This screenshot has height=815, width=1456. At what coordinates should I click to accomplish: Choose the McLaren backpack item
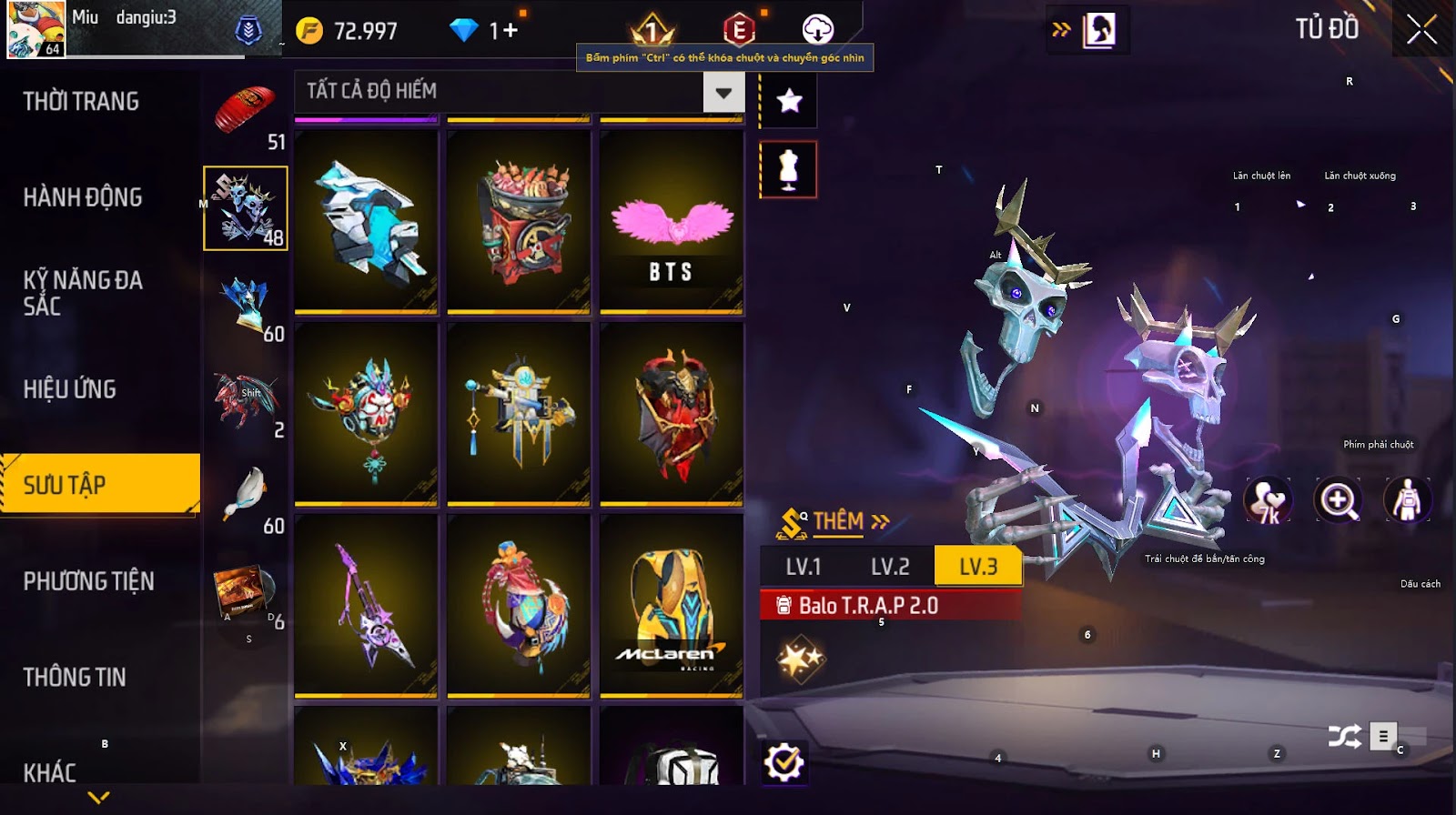click(x=672, y=605)
